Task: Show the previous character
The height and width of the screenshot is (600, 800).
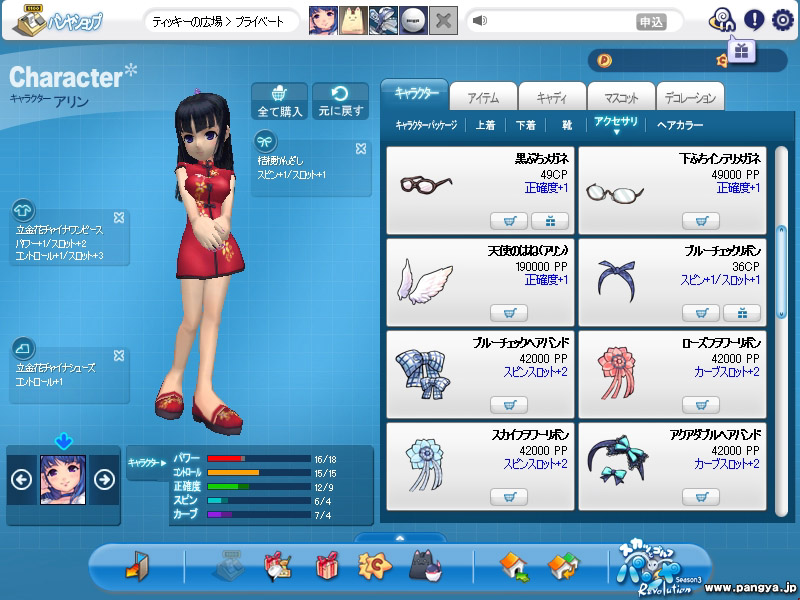Action: pyautogui.click(x=21, y=479)
